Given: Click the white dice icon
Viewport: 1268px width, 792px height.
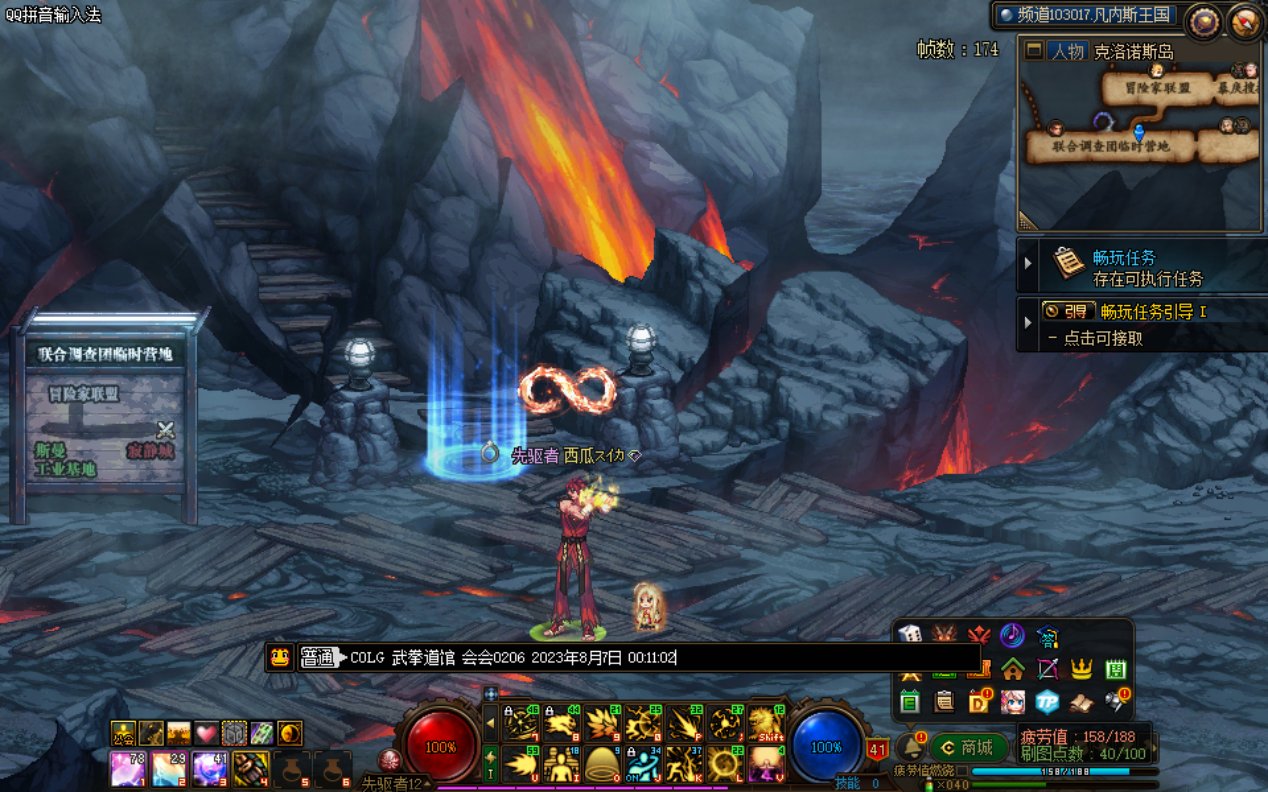Looking at the screenshot, I should pyautogui.click(x=908, y=635).
